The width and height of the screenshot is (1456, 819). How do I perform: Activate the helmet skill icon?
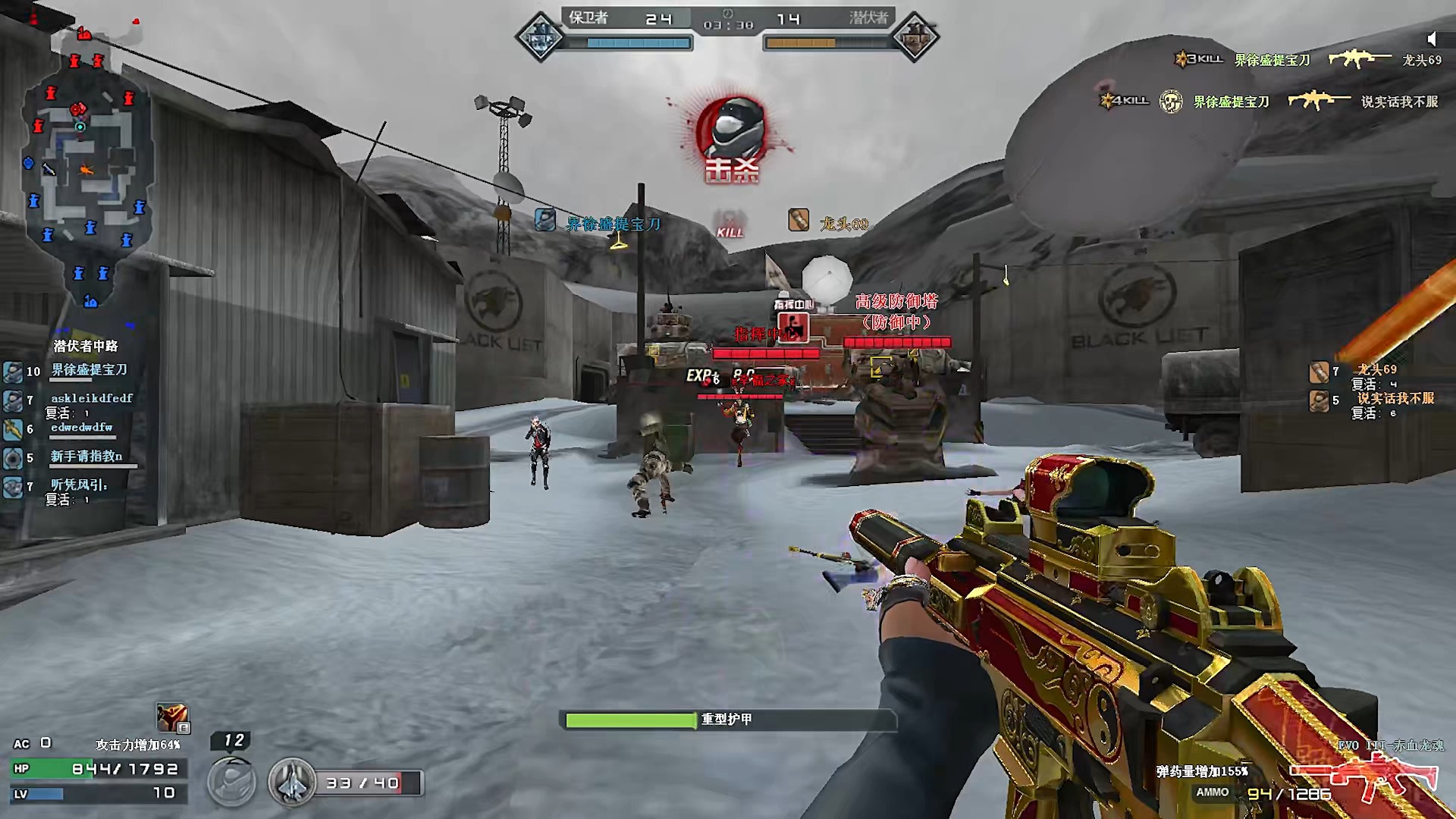coord(231,782)
